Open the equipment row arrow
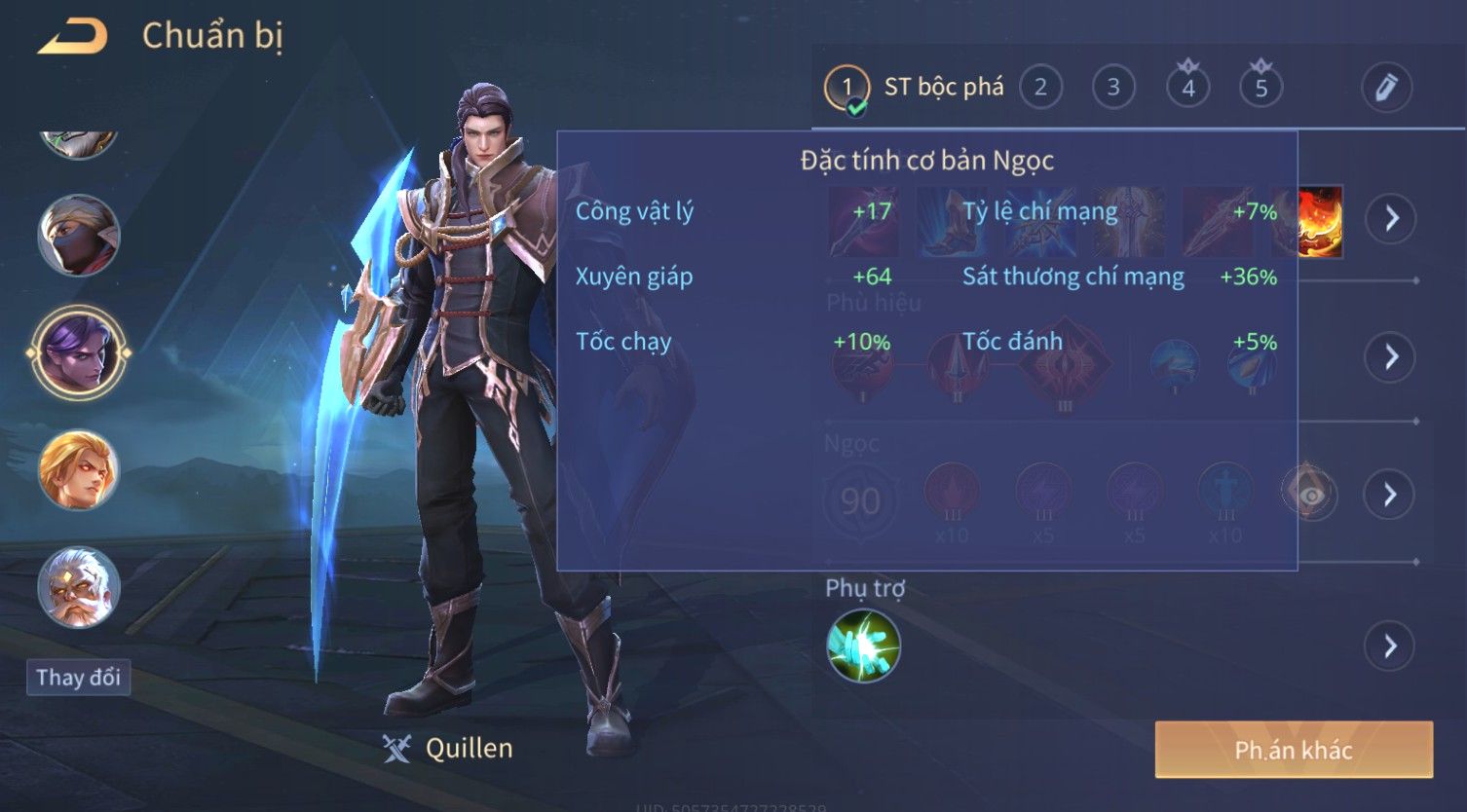The height and width of the screenshot is (812, 1467). pos(1391,218)
